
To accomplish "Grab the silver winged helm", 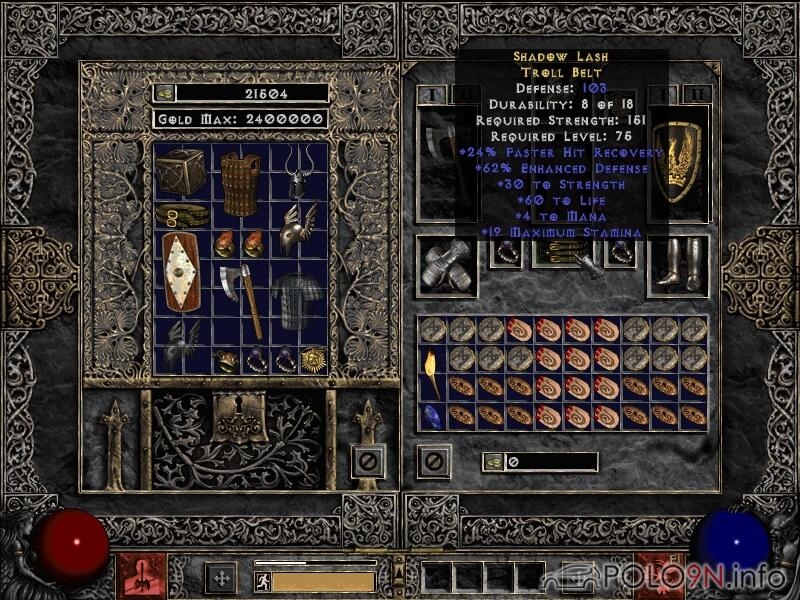I will [299, 230].
